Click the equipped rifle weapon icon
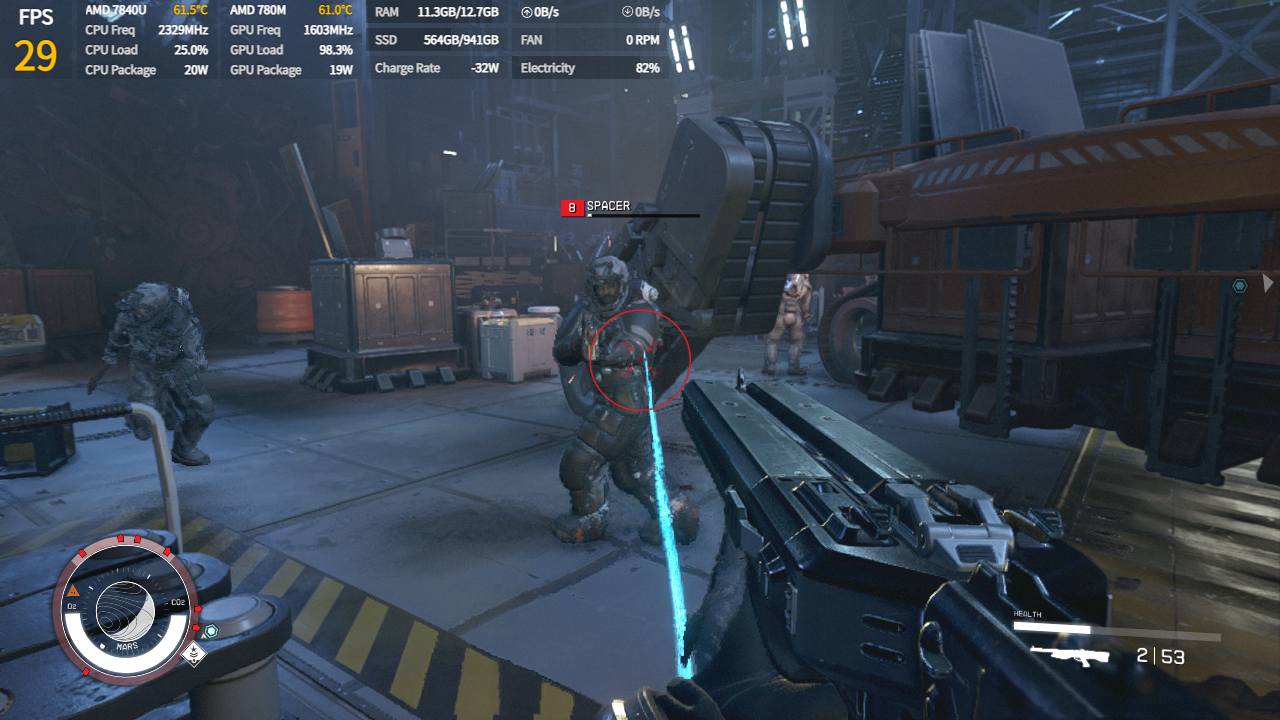Image resolution: width=1280 pixels, height=720 pixels. 1070,656
